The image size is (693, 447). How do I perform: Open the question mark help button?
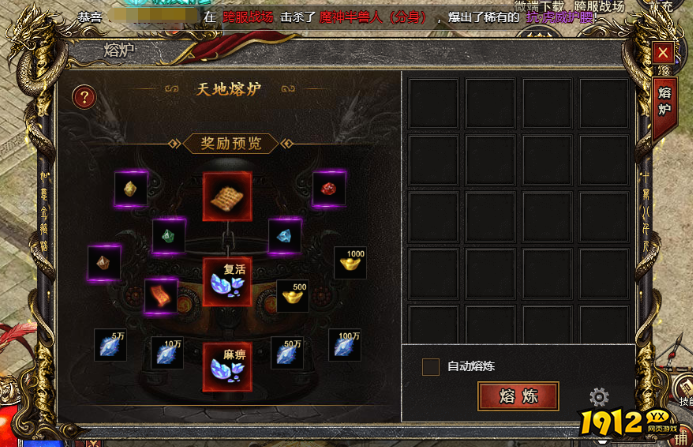(85, 96)
